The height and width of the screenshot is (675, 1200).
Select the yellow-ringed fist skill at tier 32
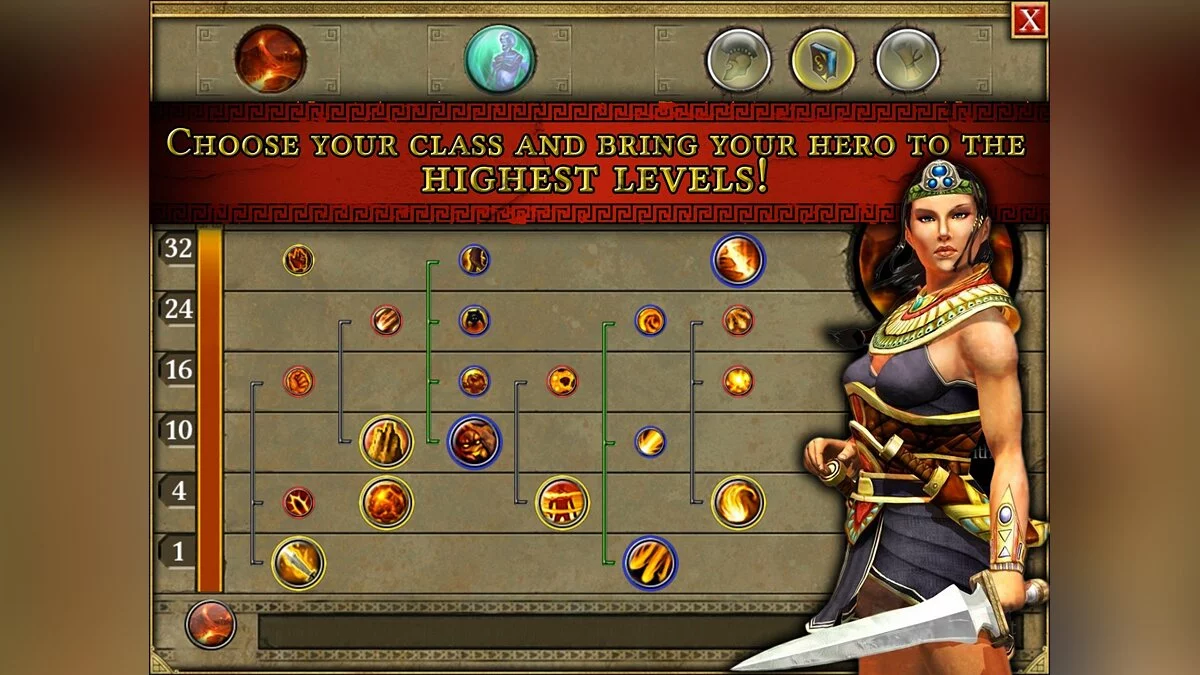coord(298,260)
